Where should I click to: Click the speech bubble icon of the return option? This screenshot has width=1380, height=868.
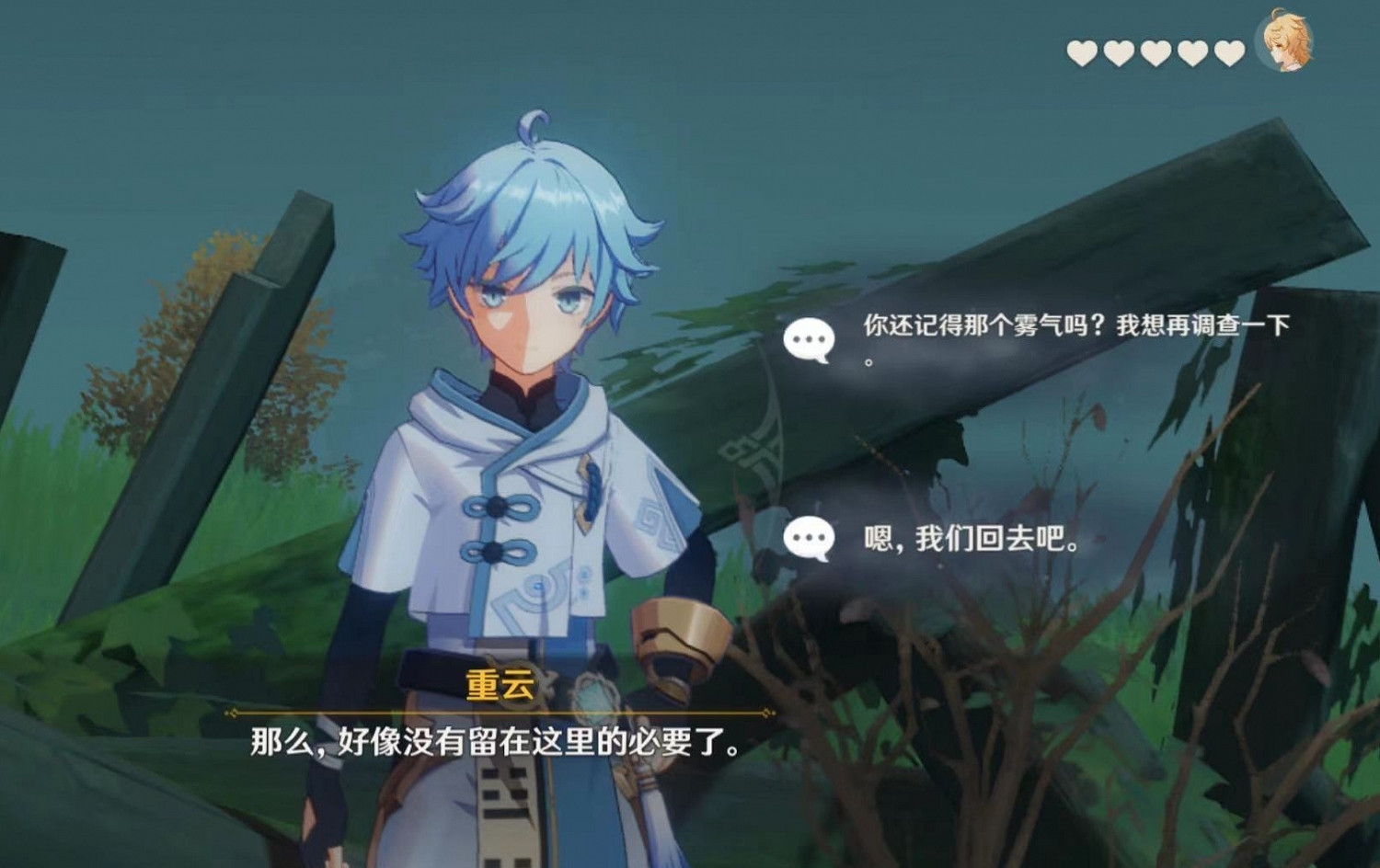(x=808, y=536)
